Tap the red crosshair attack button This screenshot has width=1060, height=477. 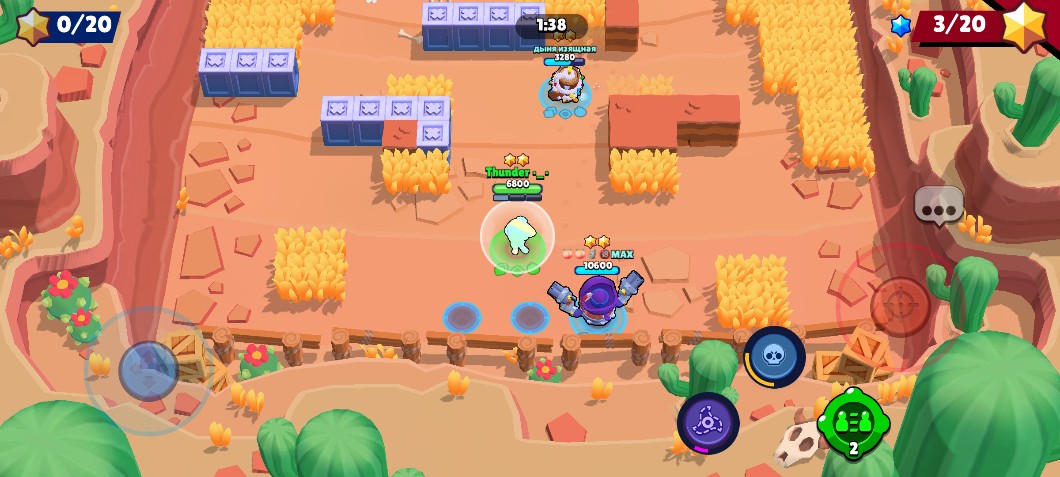pyautogui.click(x=899, y=305)
